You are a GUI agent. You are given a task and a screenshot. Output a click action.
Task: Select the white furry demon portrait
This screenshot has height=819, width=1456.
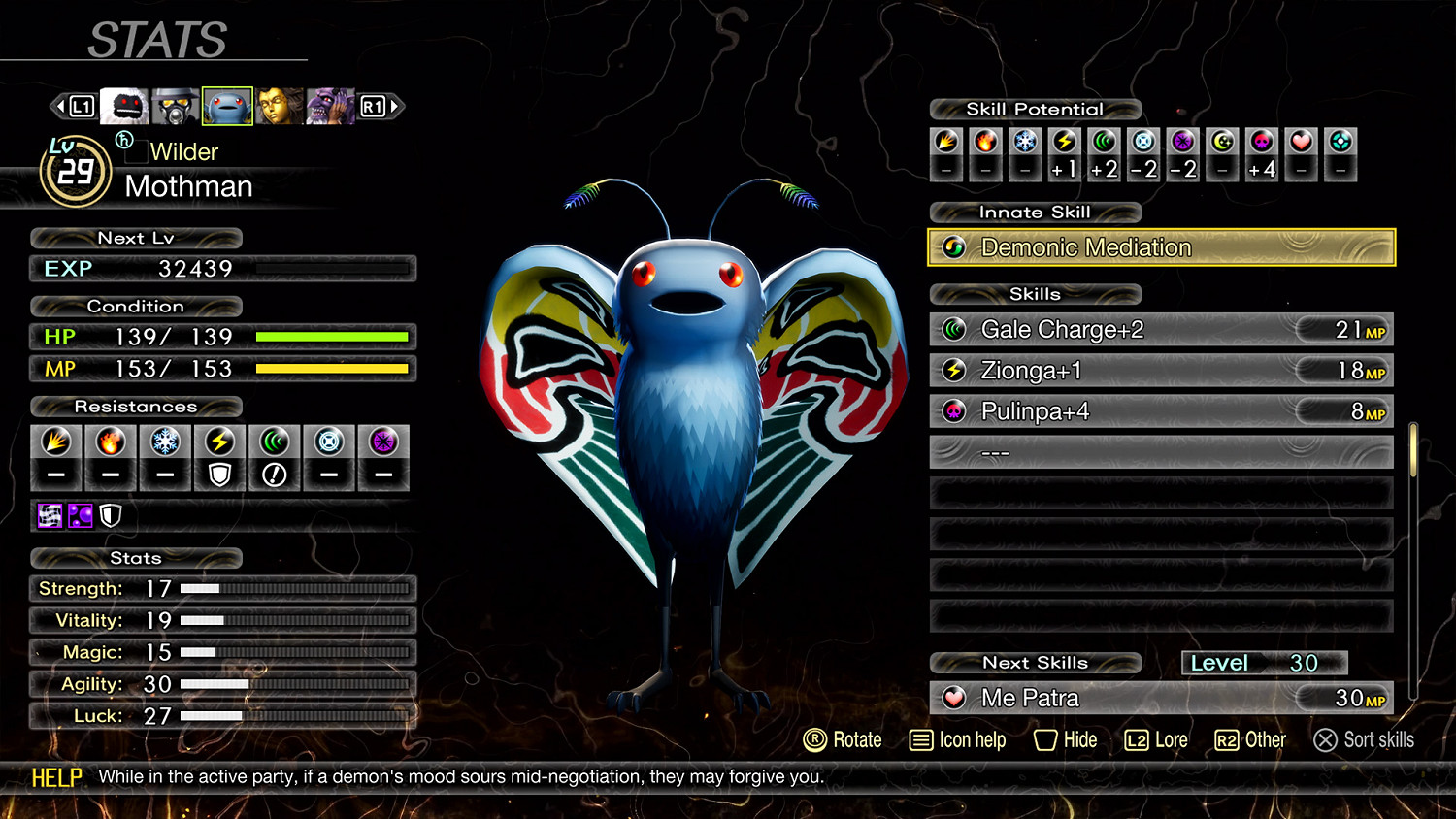click(x=124, y=107)
